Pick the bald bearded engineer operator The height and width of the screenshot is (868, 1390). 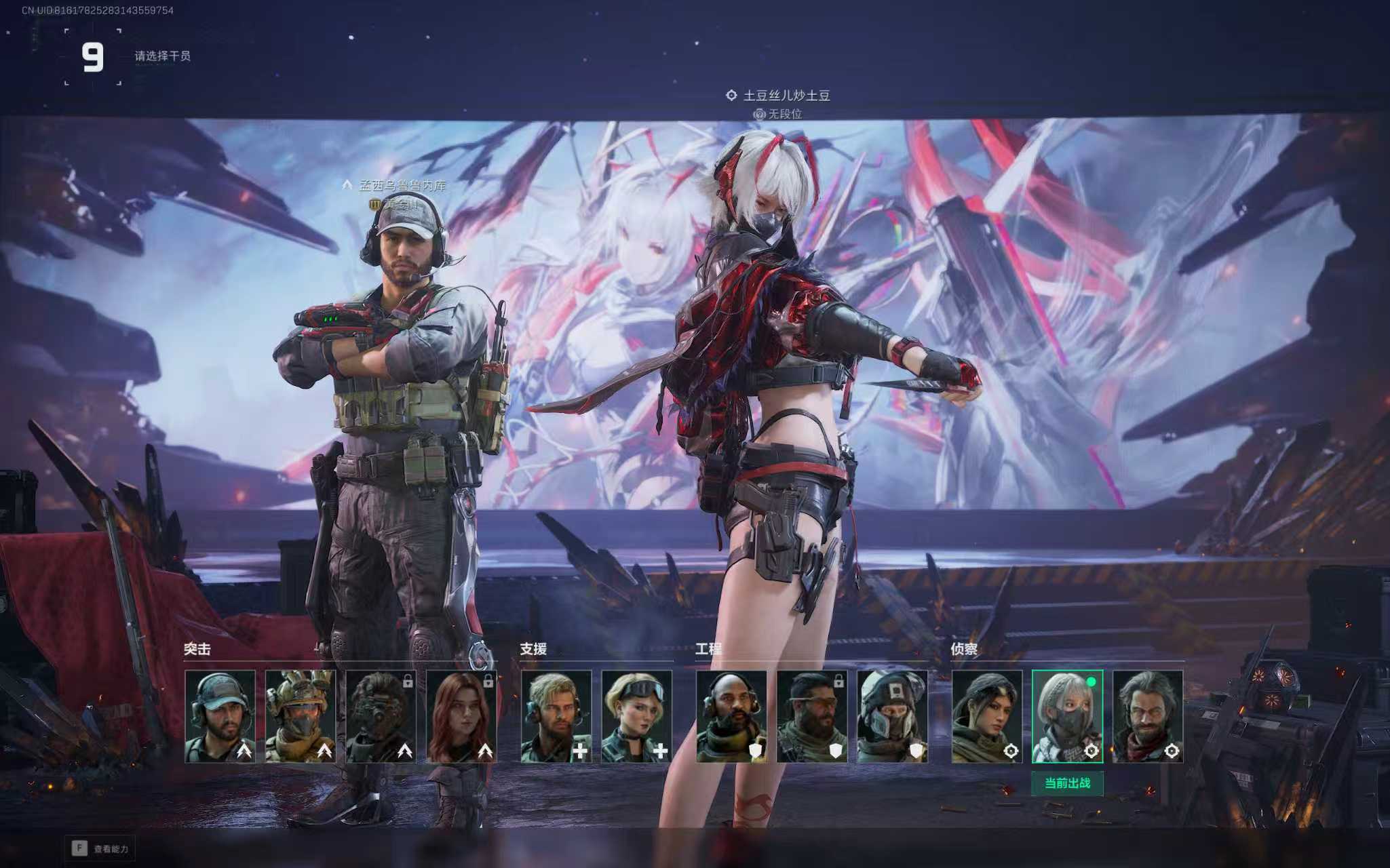(731, 716)
